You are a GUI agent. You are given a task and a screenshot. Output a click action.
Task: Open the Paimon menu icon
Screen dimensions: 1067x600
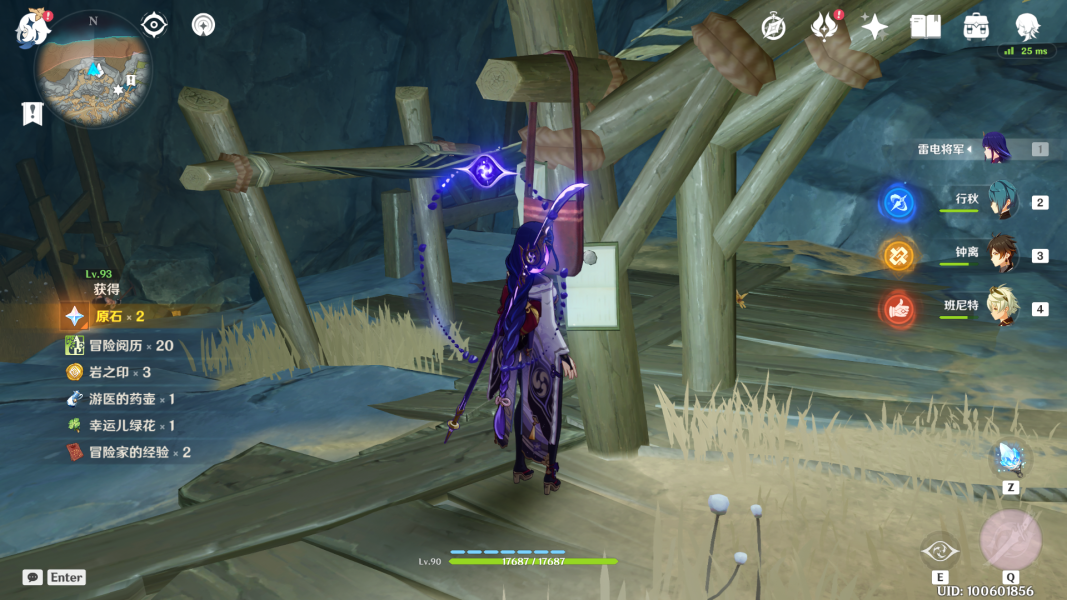coord(32,28)
